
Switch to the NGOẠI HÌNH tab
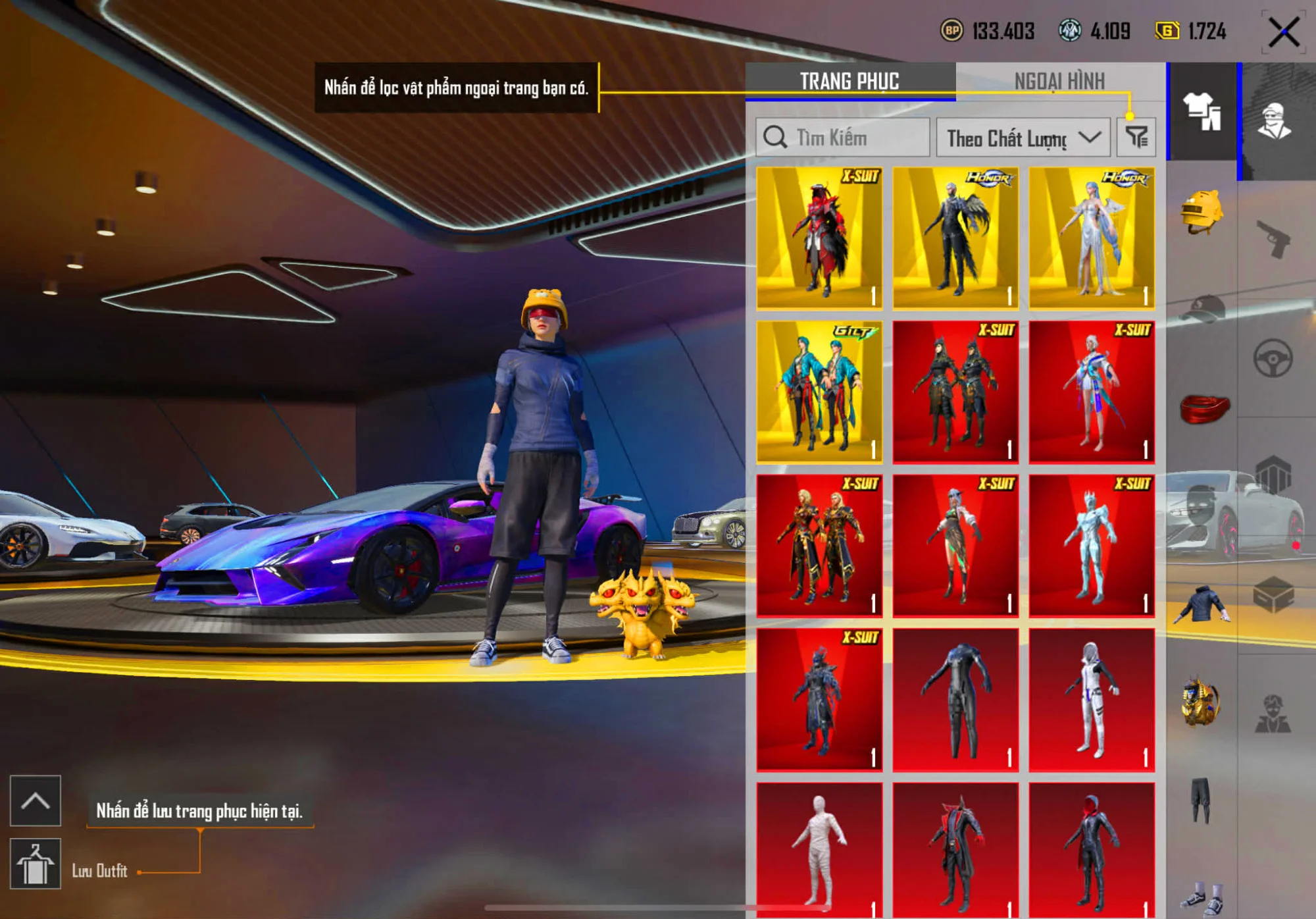[x=1059, y=81]
